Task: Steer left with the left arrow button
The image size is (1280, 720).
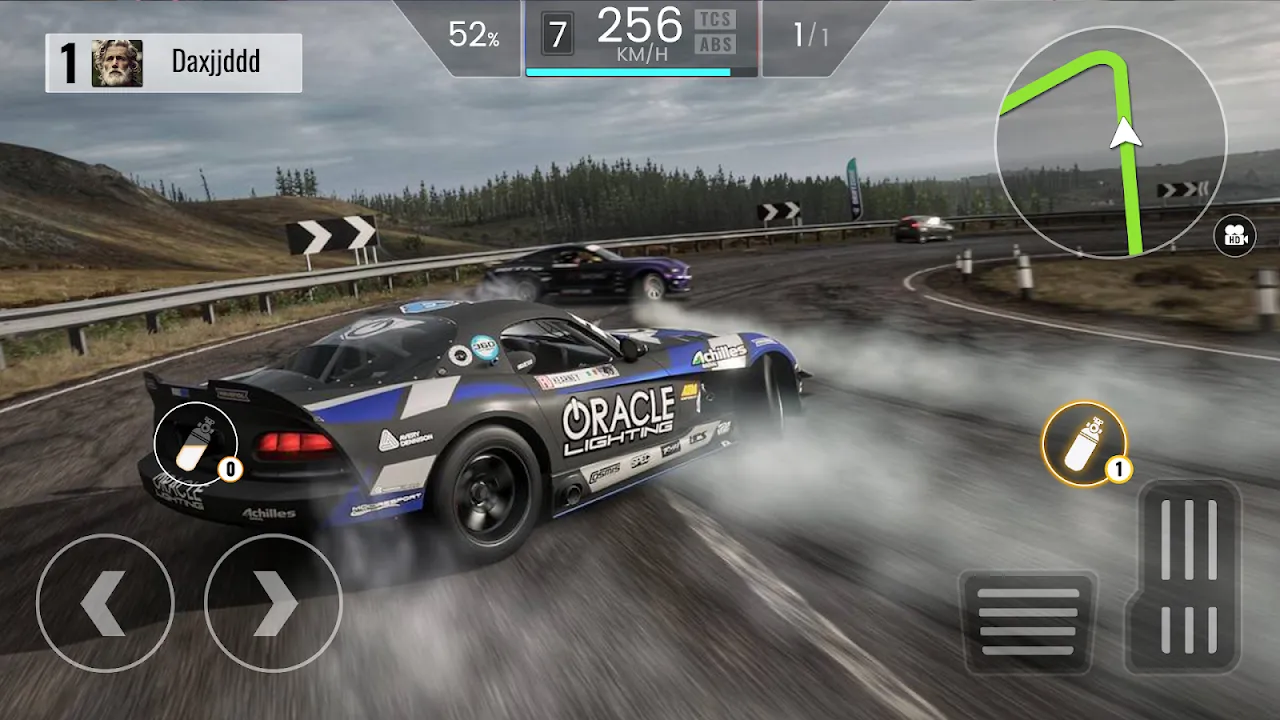Action: [x=105, y=603]
